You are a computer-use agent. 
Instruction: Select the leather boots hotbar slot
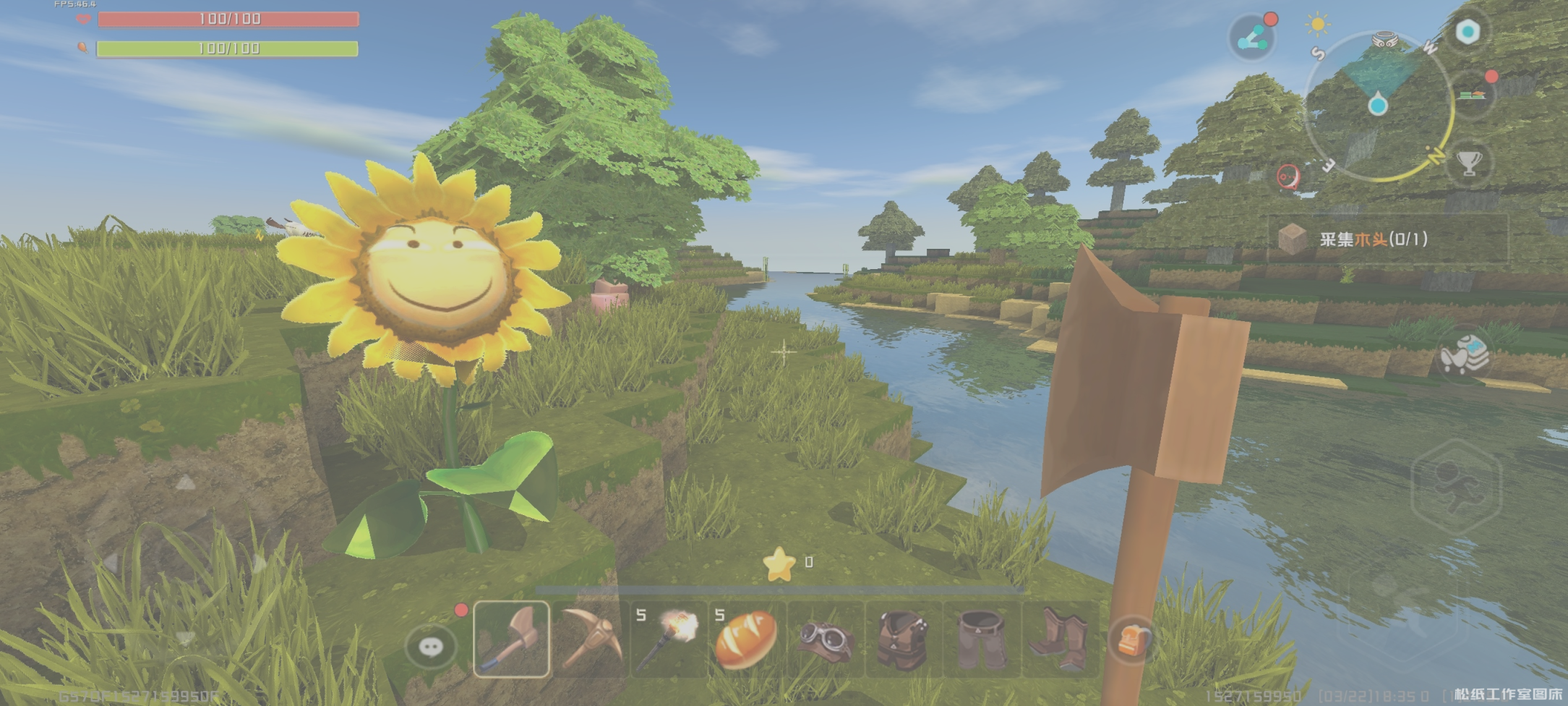point(1059,639)
